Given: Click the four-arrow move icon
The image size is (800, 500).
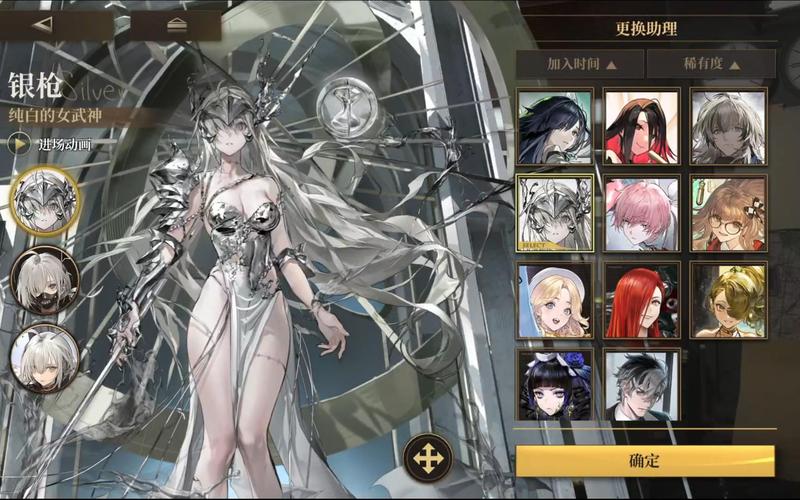Looking at the screenshot, I should tap(428, 459).
